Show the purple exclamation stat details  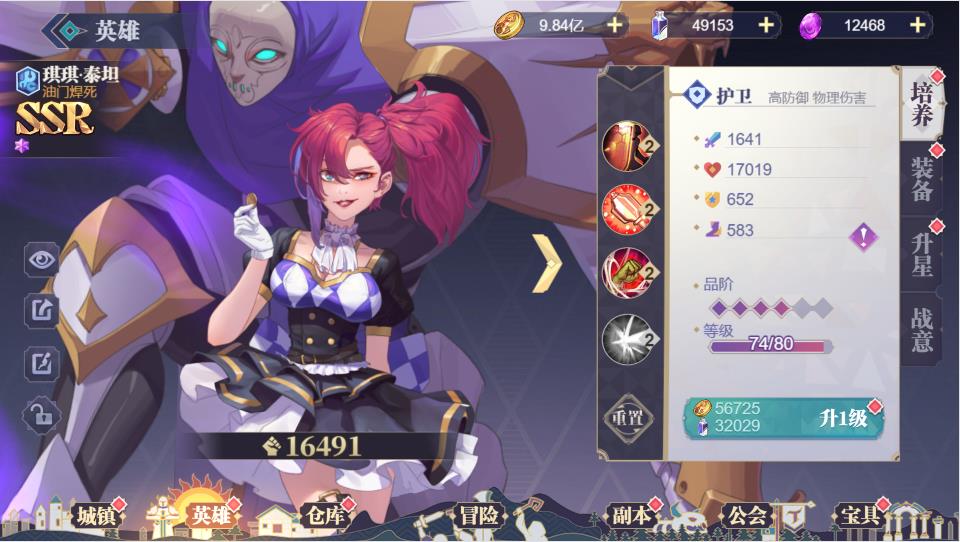pos(862,236)
